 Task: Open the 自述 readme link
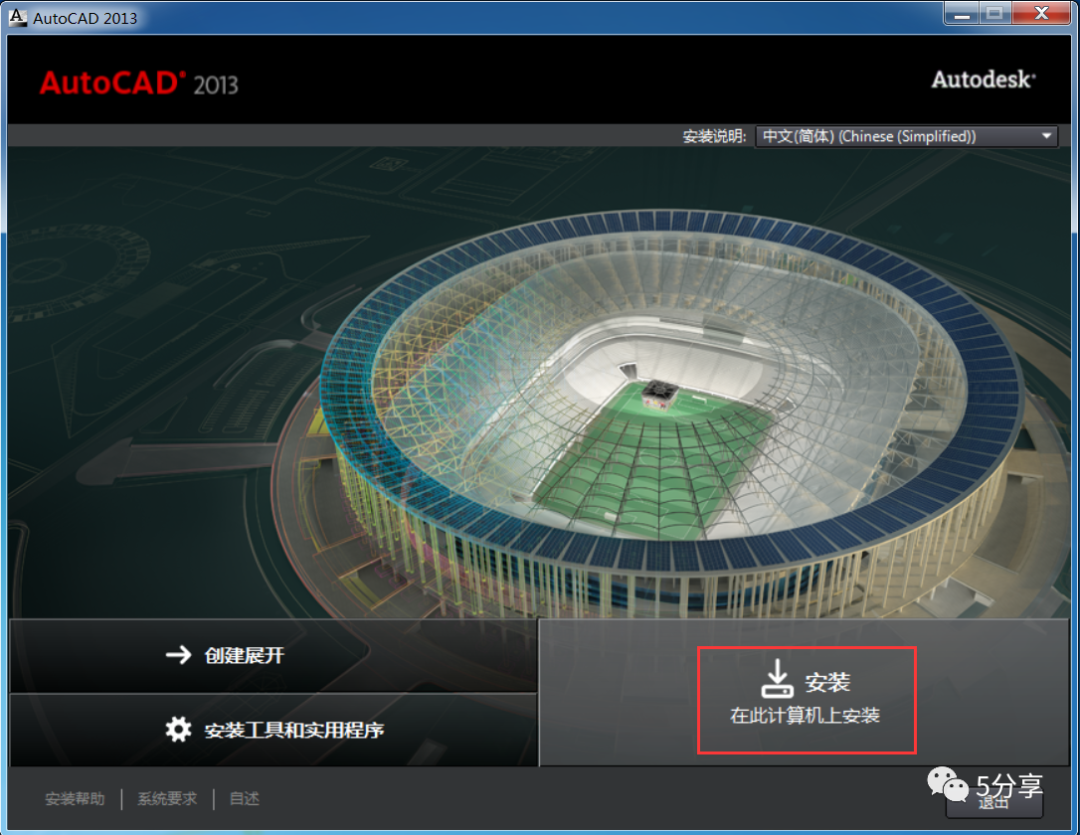pyautogui.click(x=244, y=799)
